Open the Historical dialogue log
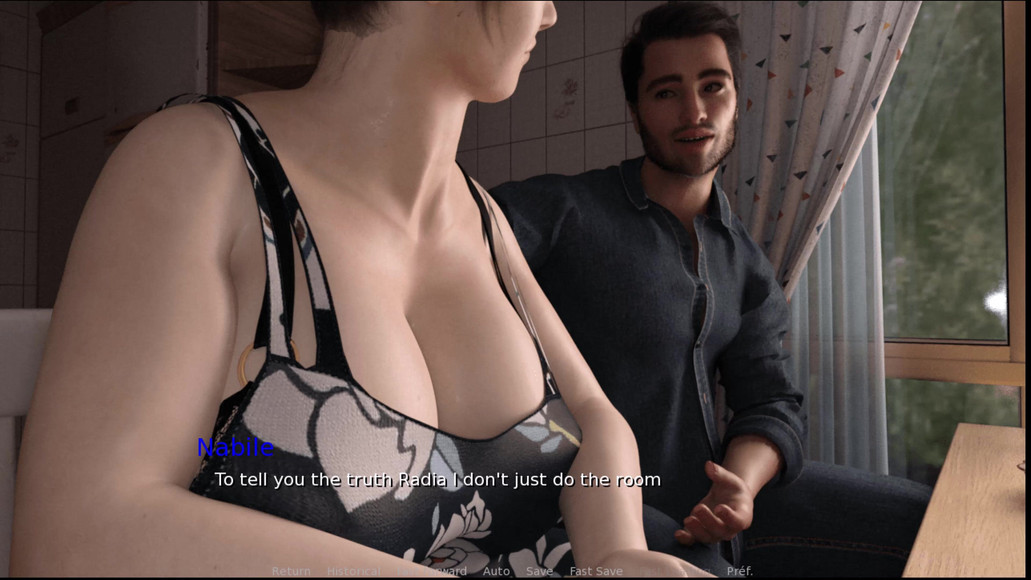 pyautogui.click(x=353, y=571)
